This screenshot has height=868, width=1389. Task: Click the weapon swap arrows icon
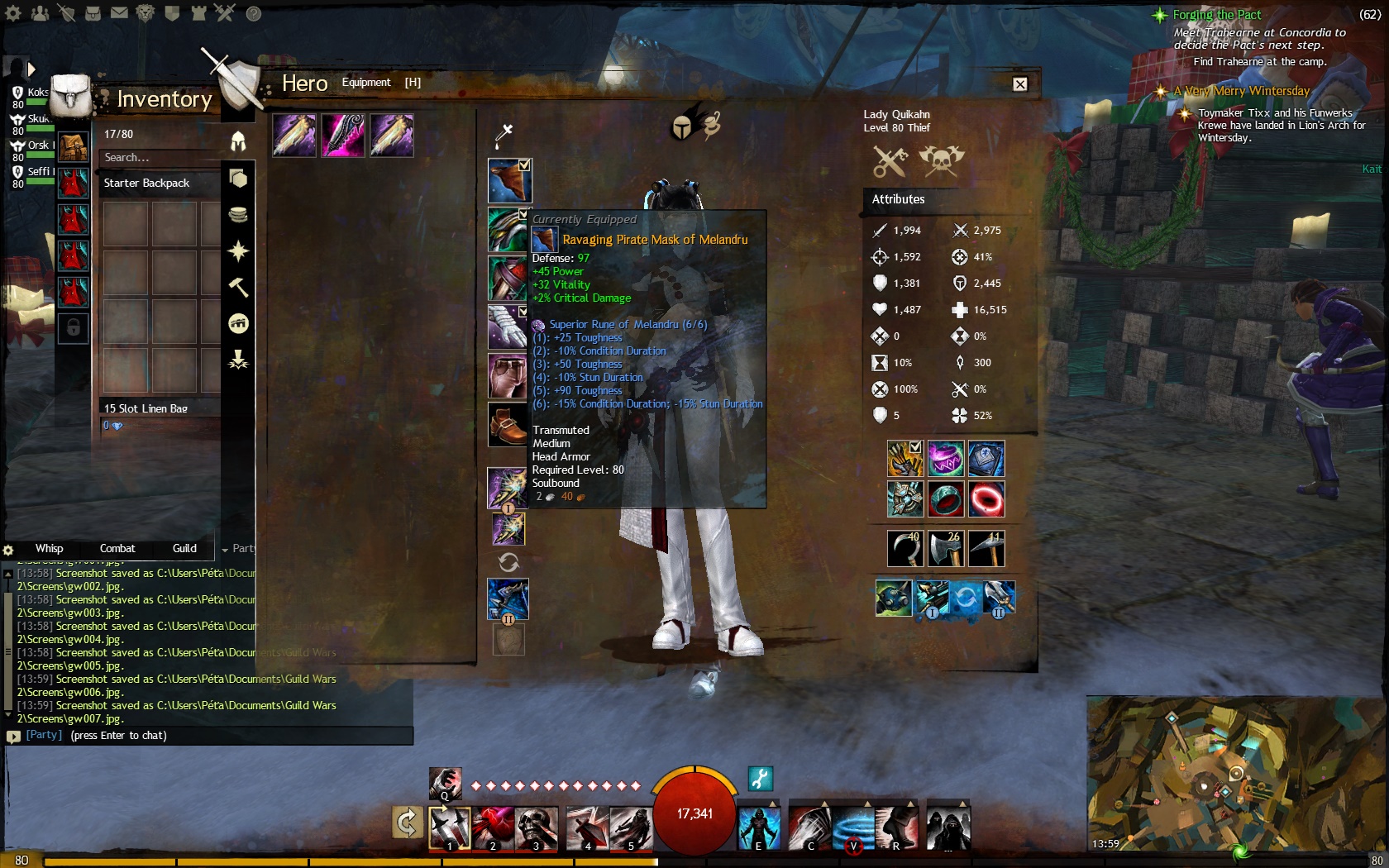pos(508,563)
